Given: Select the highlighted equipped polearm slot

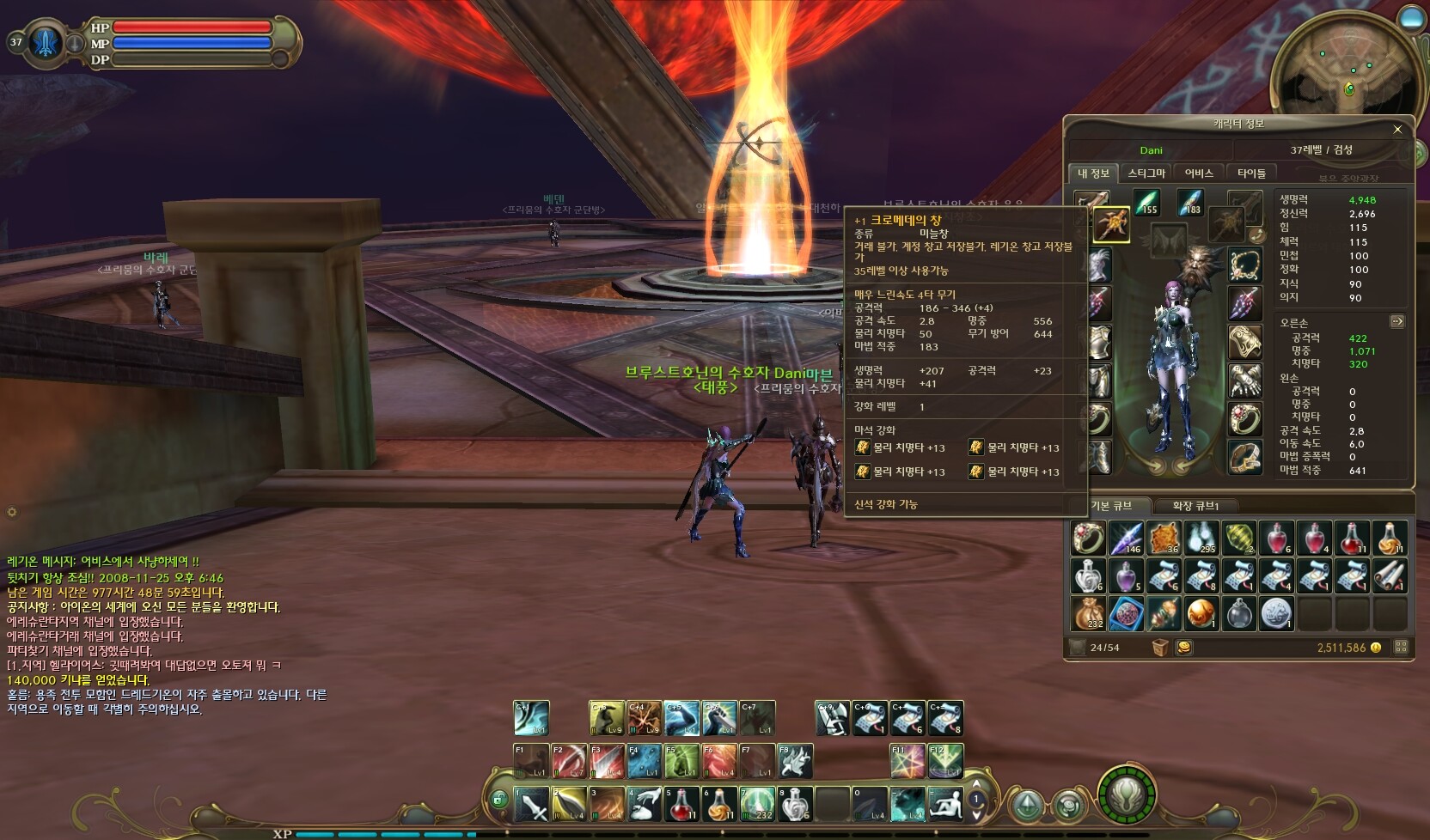Looking at the screenshot, I should point(1111,227).
